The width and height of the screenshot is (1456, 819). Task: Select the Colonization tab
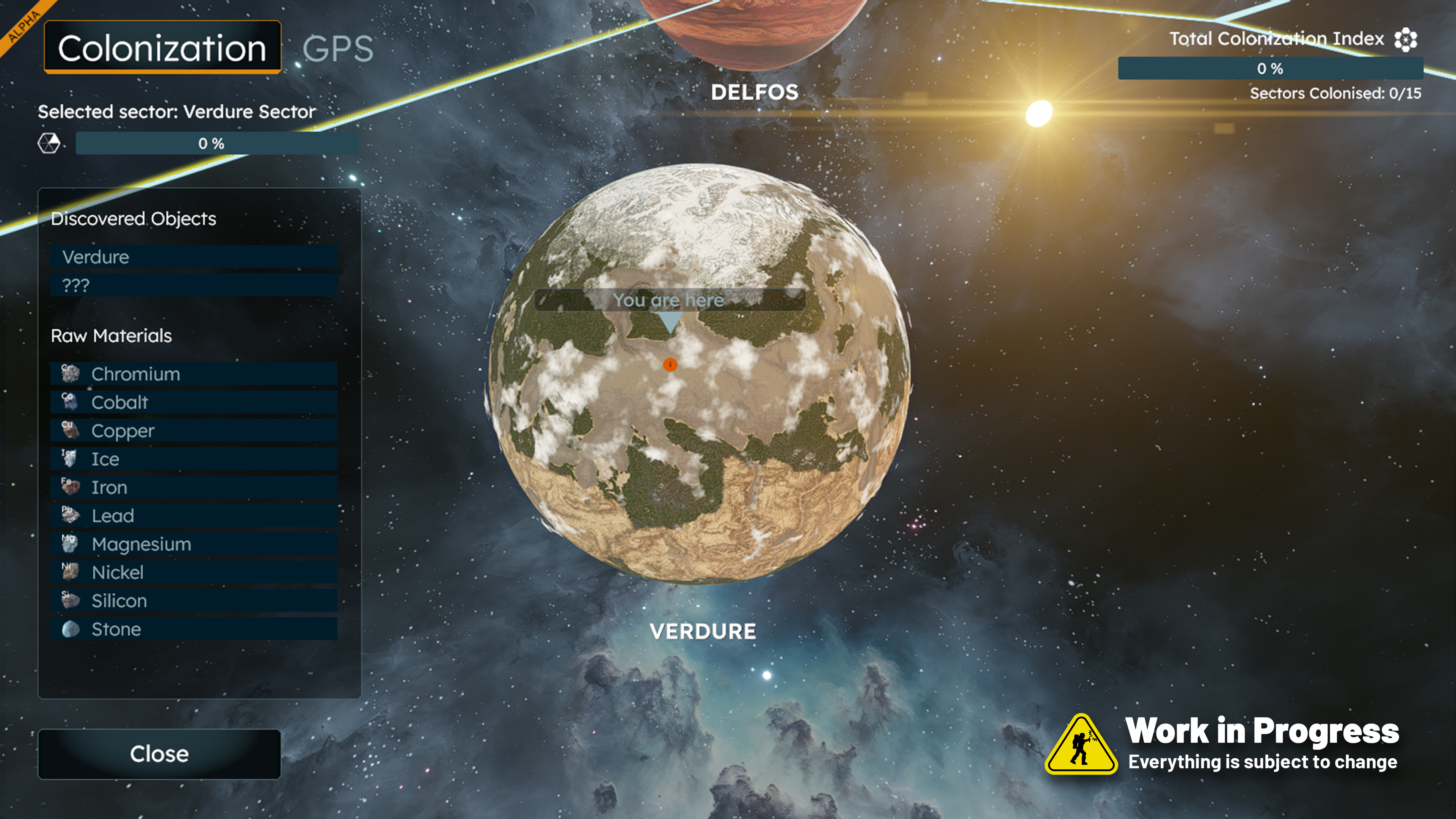[x=162, y=48]
